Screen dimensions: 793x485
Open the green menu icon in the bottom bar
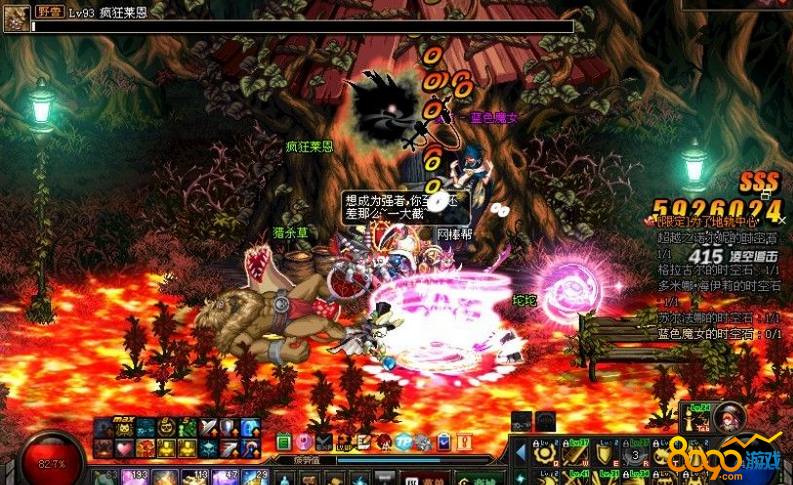283,441
